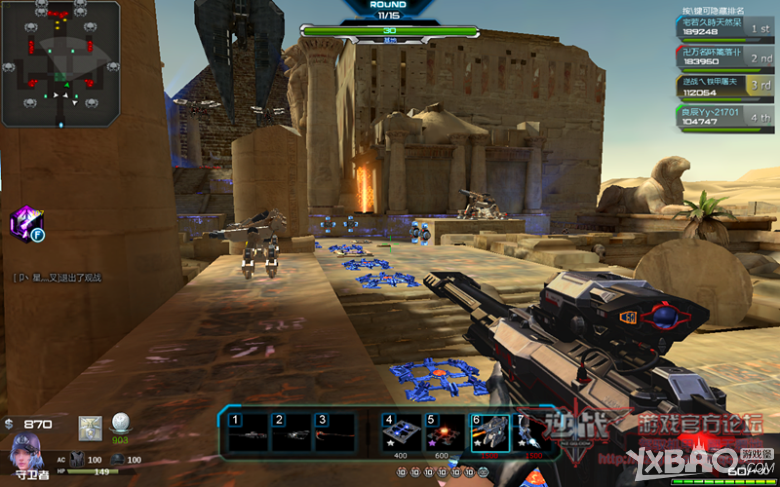
Task: Select weapon slot 3
Action: tap(334, 431)
